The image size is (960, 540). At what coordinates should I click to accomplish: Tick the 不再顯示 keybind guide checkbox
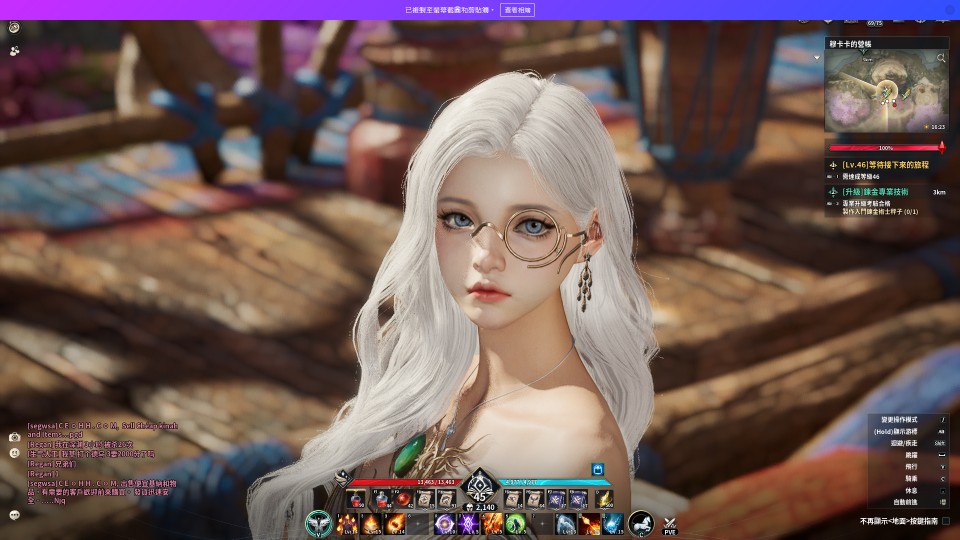coord(946,521)
